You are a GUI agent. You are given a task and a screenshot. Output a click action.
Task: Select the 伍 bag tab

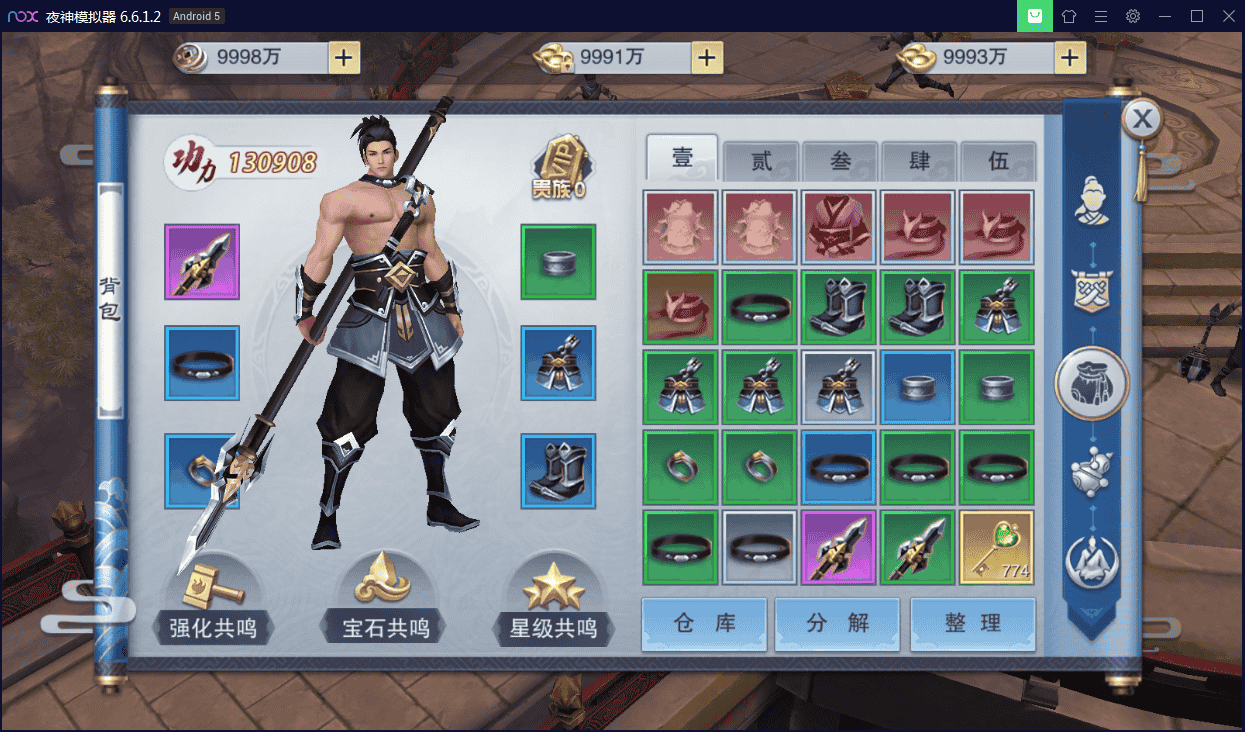coord(998,161)
